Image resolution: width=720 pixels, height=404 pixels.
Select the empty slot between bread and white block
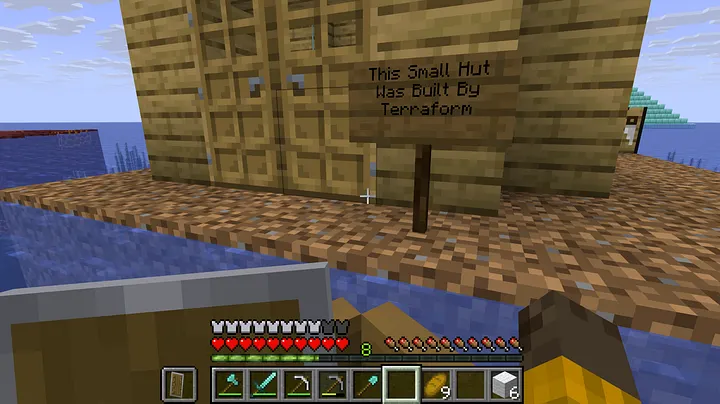coord(470,383)
